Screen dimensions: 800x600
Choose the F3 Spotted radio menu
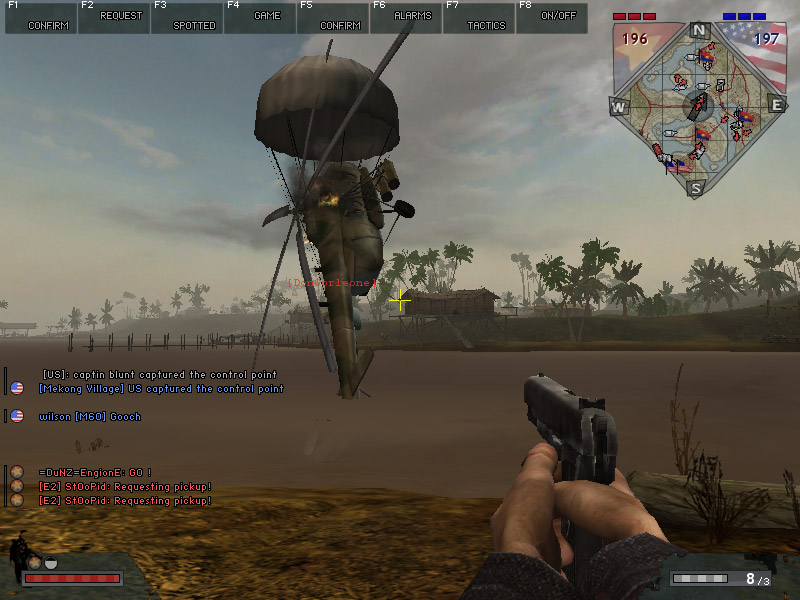click(187, 18)
